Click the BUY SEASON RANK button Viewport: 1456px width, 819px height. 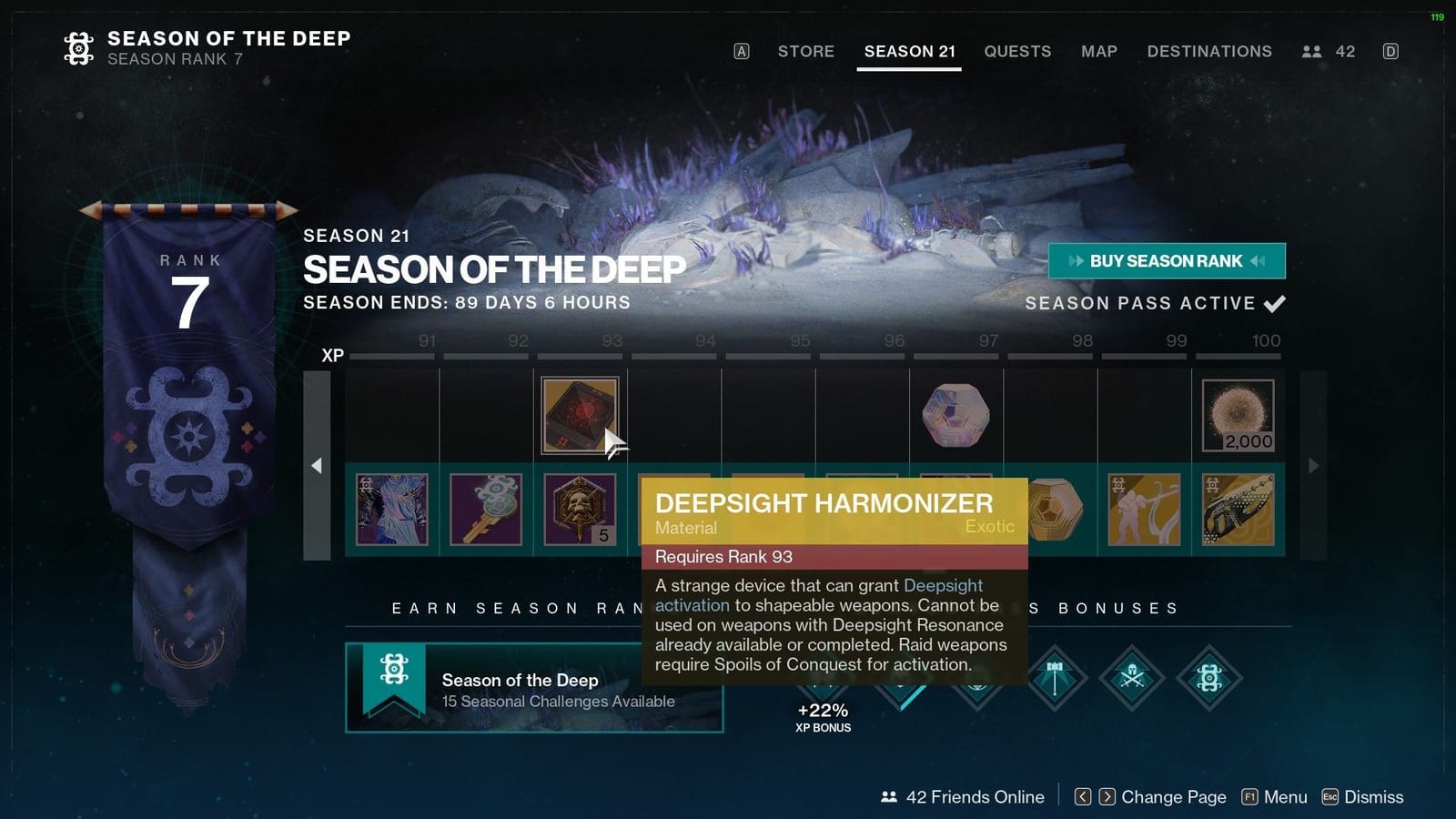[1168, 261]
